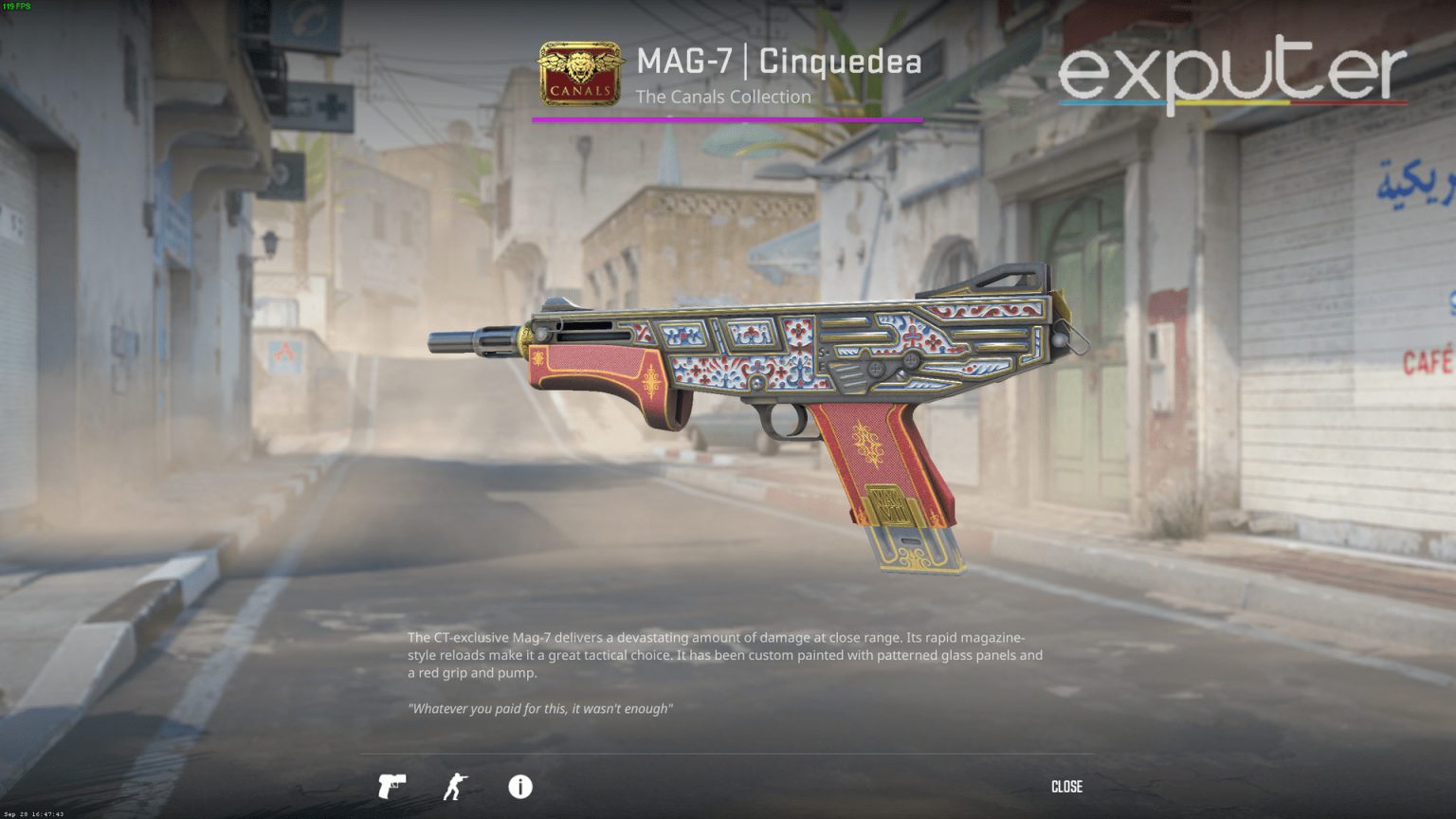This screenshot has width=1456, height=819.
Task: Select the 'The Canals Collection' label
Action: [x=724, y=97]
